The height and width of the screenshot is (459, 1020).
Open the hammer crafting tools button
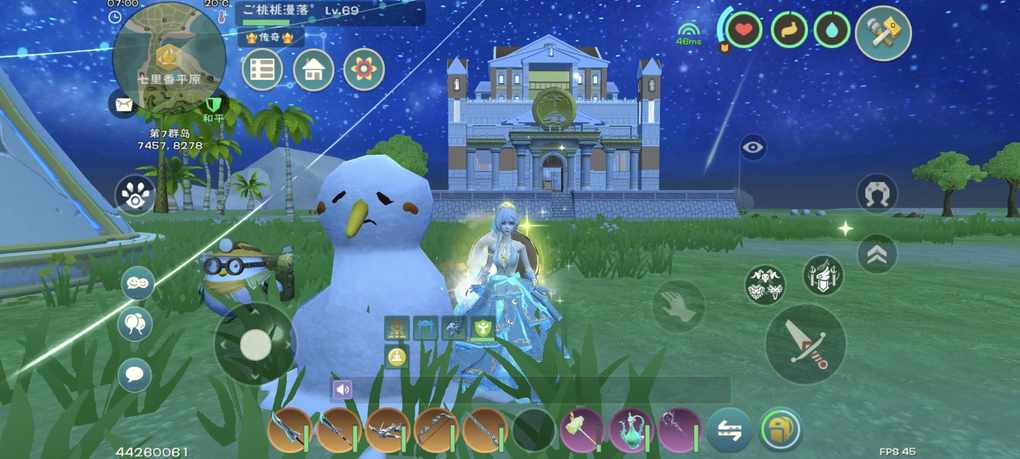click(x=883, y=33)
